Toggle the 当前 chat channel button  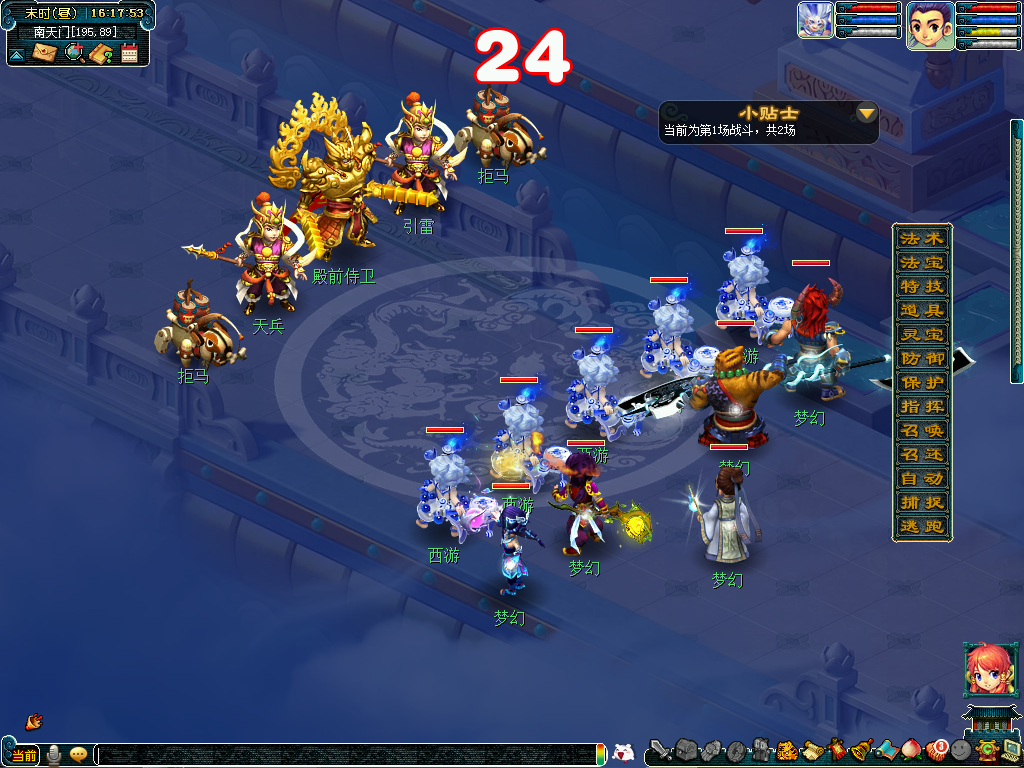pos(23,755)
